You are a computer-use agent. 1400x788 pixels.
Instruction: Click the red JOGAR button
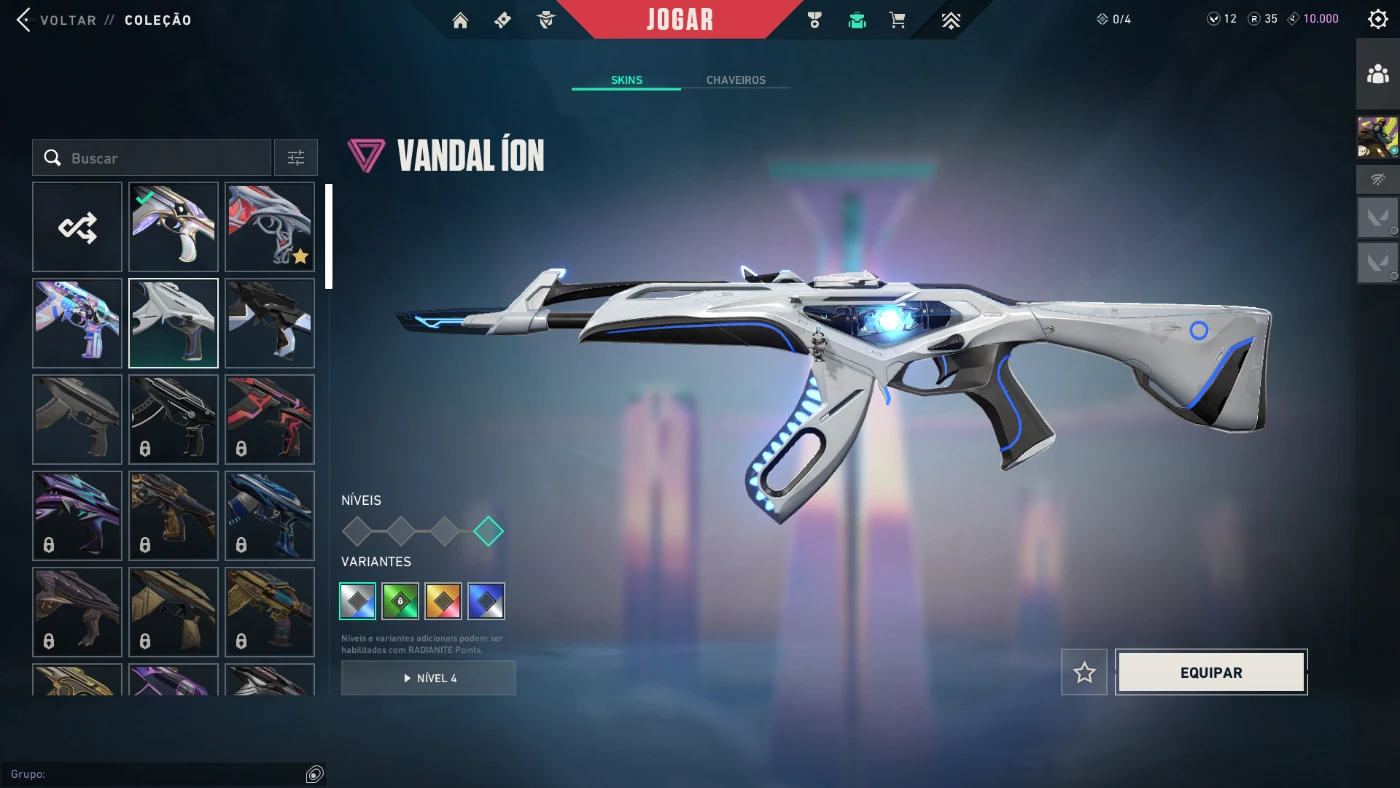coord(679,20)
